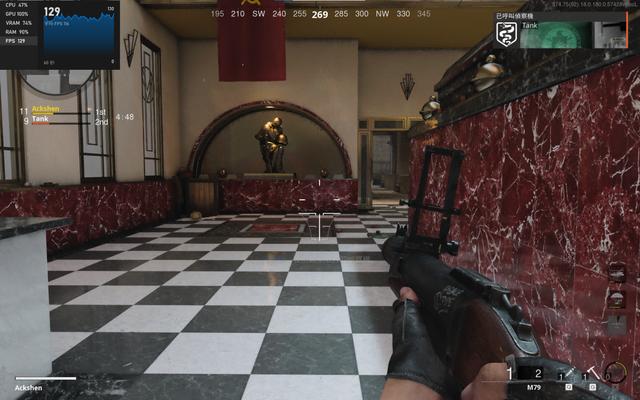Select the FPS row in the performance overlay
Viewport: 640px width, 400px height.
pyautogui.click(x=16, y=42)
